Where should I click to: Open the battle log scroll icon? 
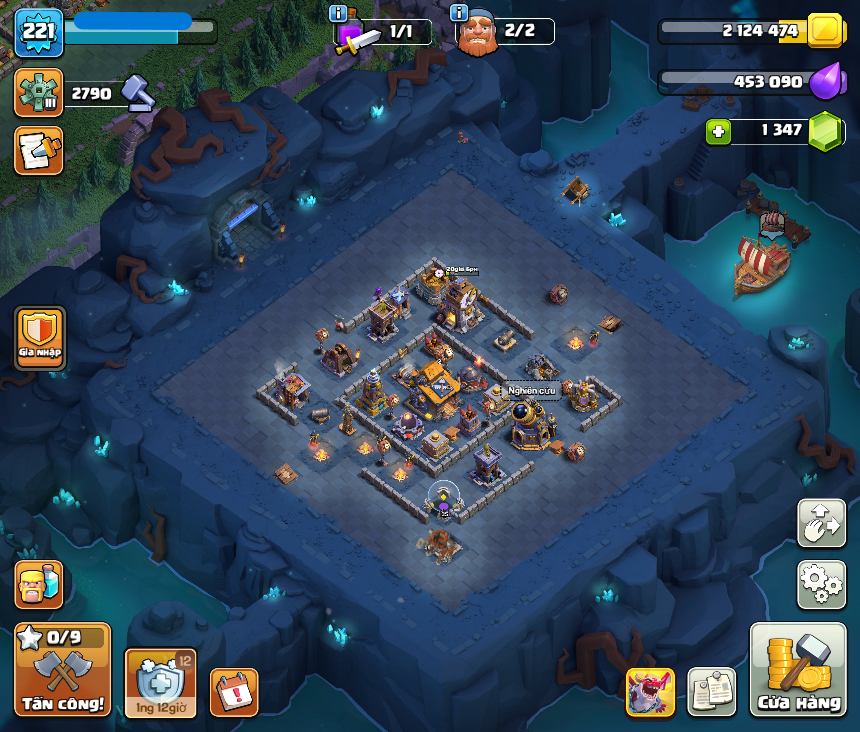pyautogui.click(x=39, y=150)
